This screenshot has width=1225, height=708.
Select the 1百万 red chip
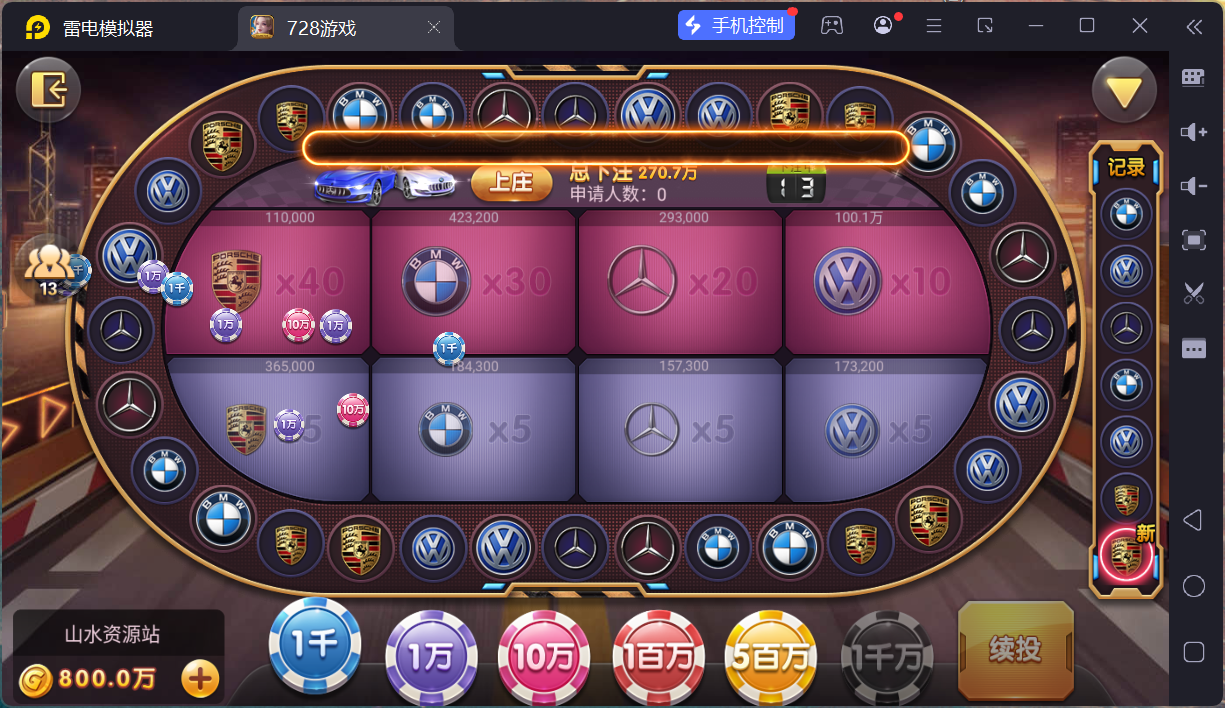click(658, 656)
